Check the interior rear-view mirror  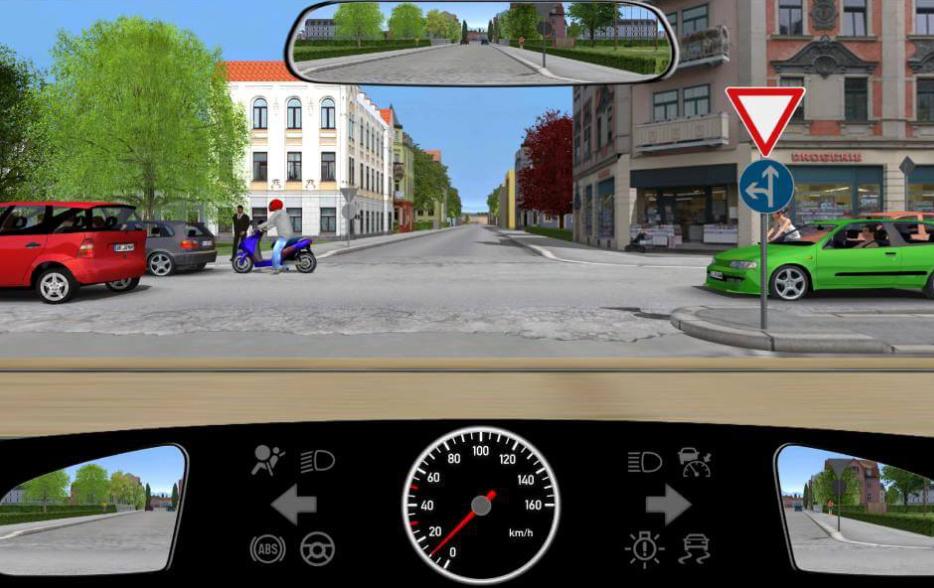click(481, 43)
